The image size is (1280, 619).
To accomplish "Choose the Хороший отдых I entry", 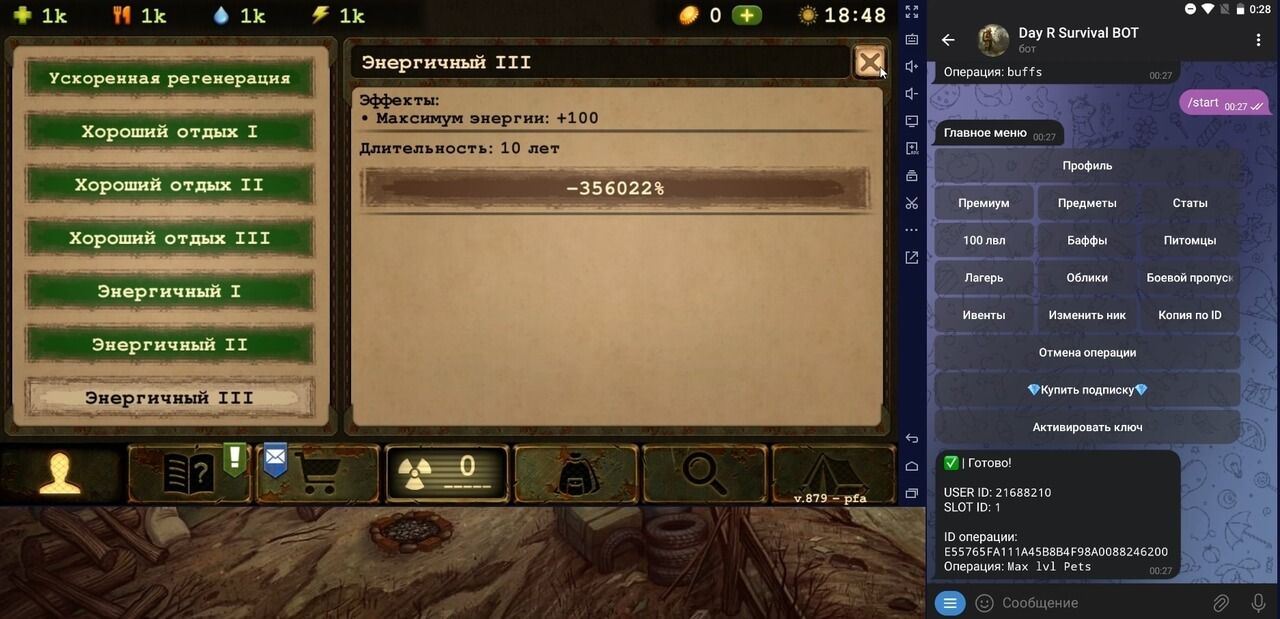I will [169, 132].
